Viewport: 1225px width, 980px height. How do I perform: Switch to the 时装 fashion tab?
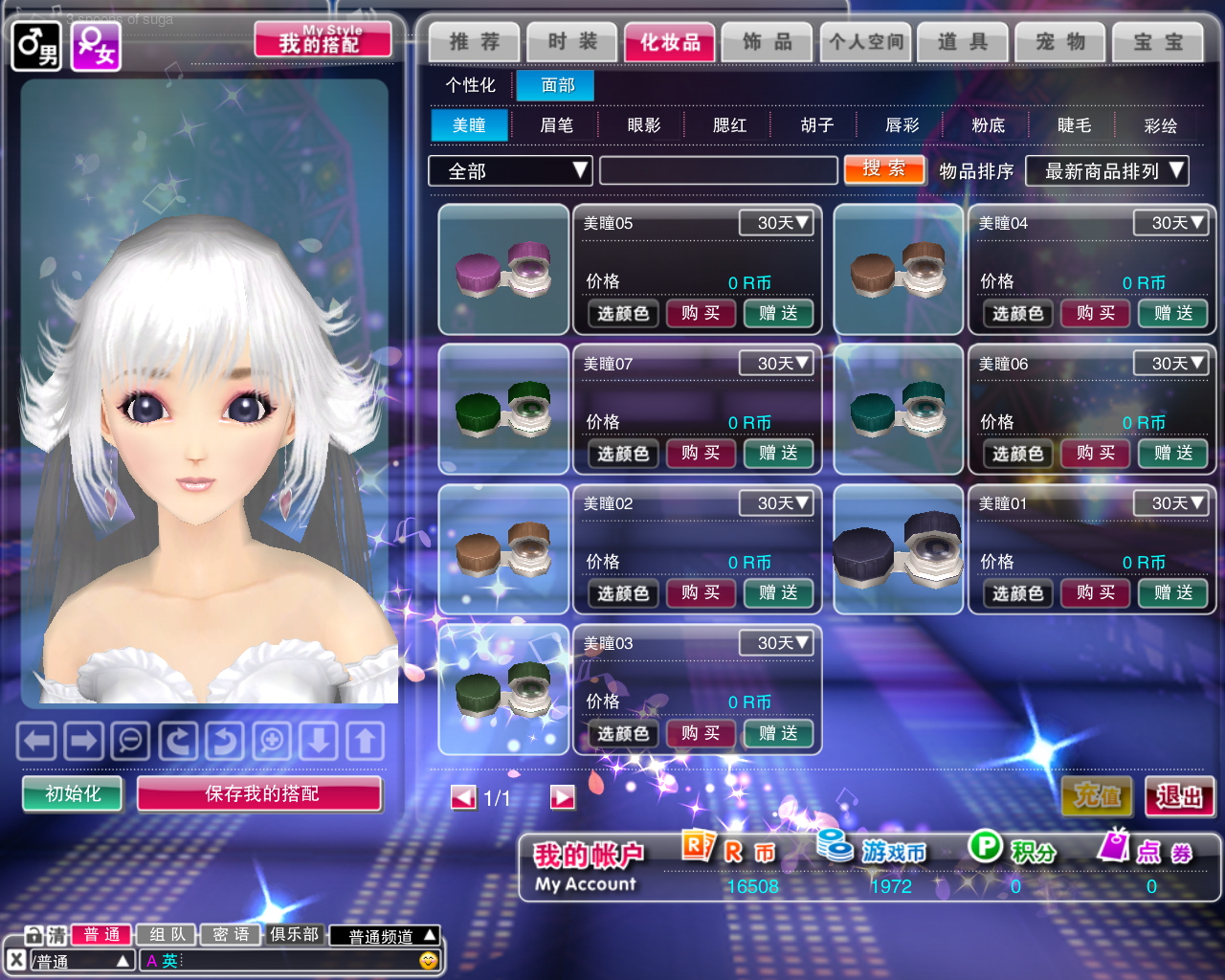571,42
